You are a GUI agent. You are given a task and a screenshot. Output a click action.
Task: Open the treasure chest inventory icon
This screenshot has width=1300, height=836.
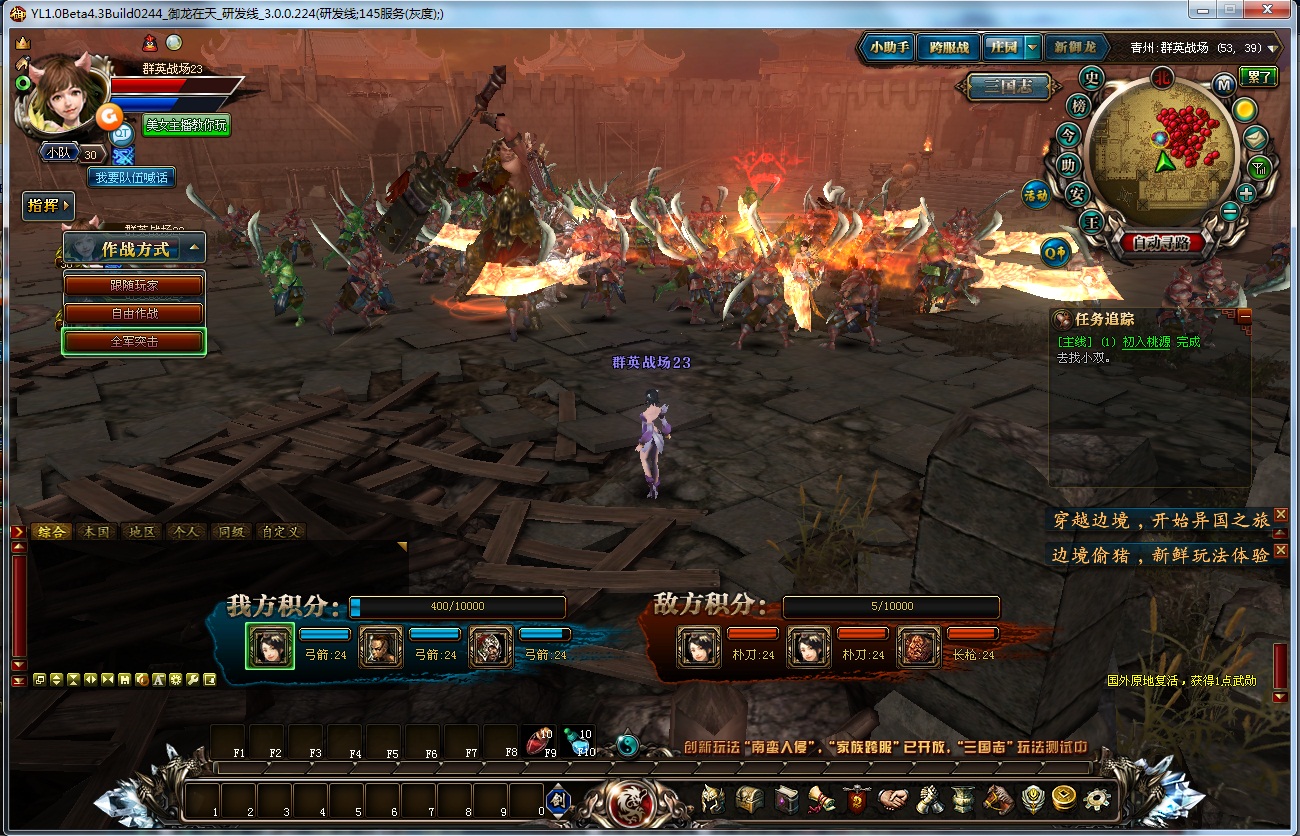point(750,799)
